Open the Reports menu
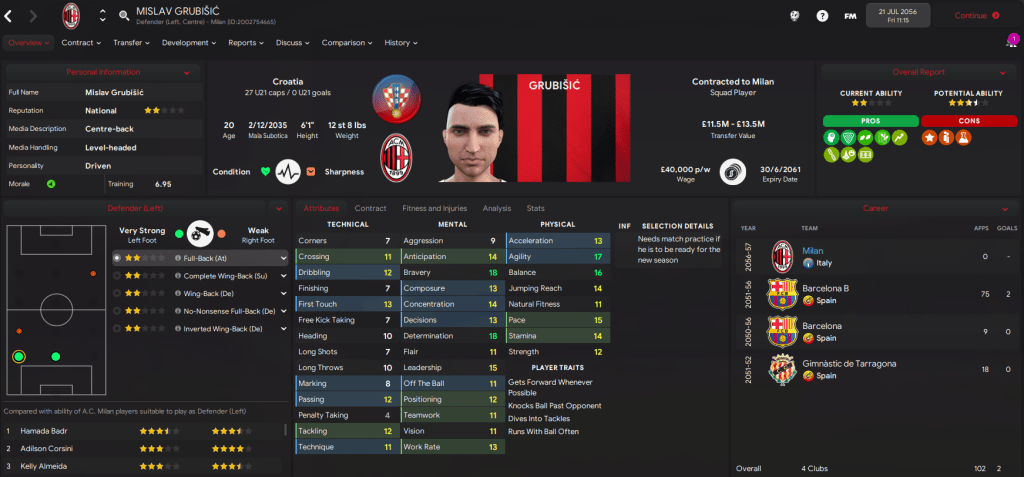The width and height of the screenshot is (1024, 477). (x=245, y=43)
